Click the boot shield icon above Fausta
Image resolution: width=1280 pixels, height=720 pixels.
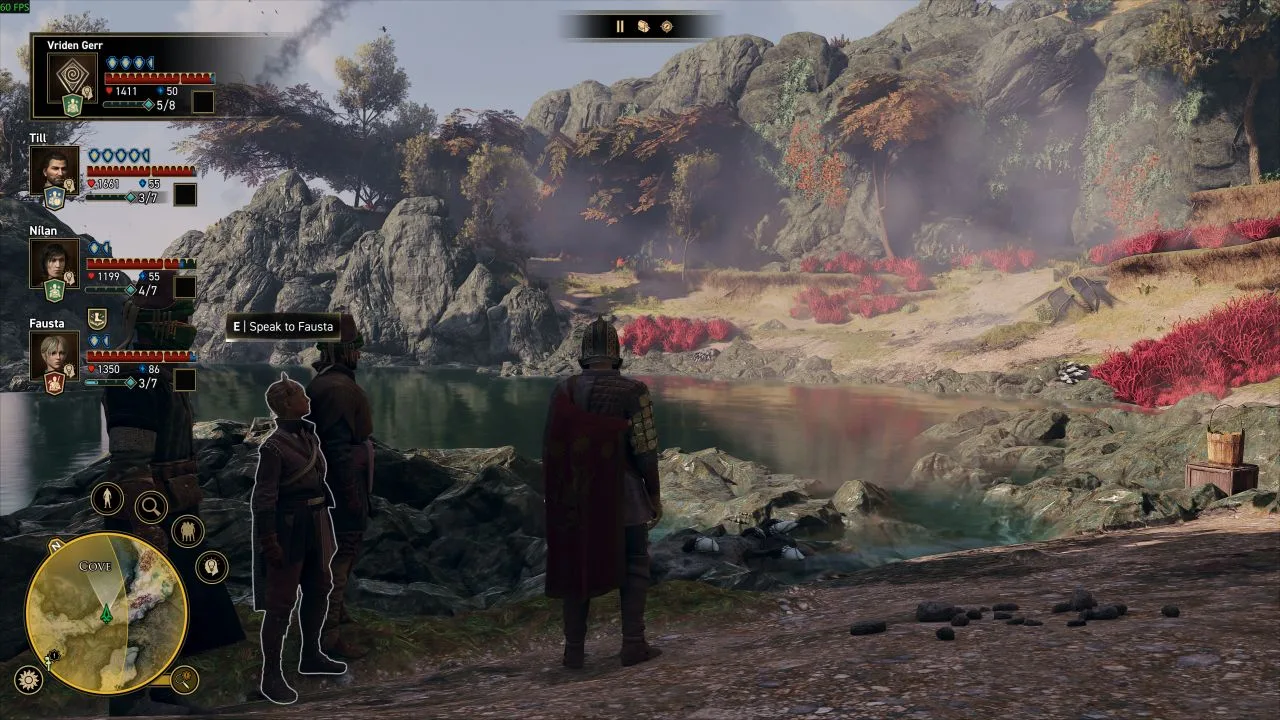[97, 319]
